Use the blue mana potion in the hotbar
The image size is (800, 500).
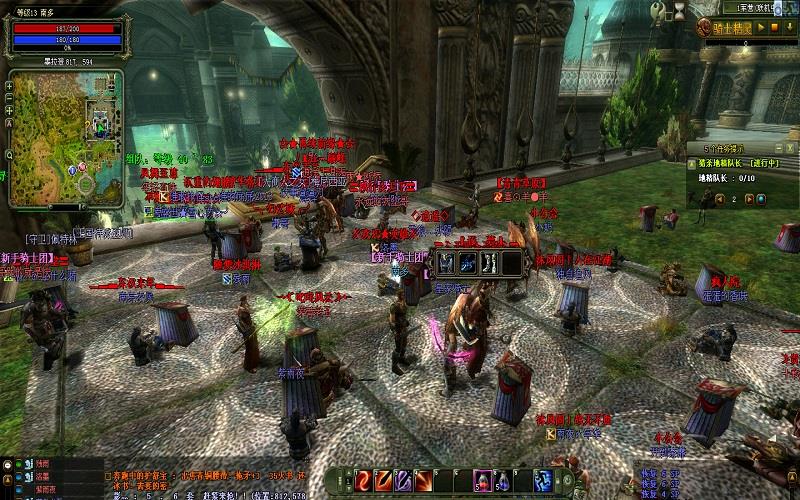pyautogui.click(x=500, y=481)
